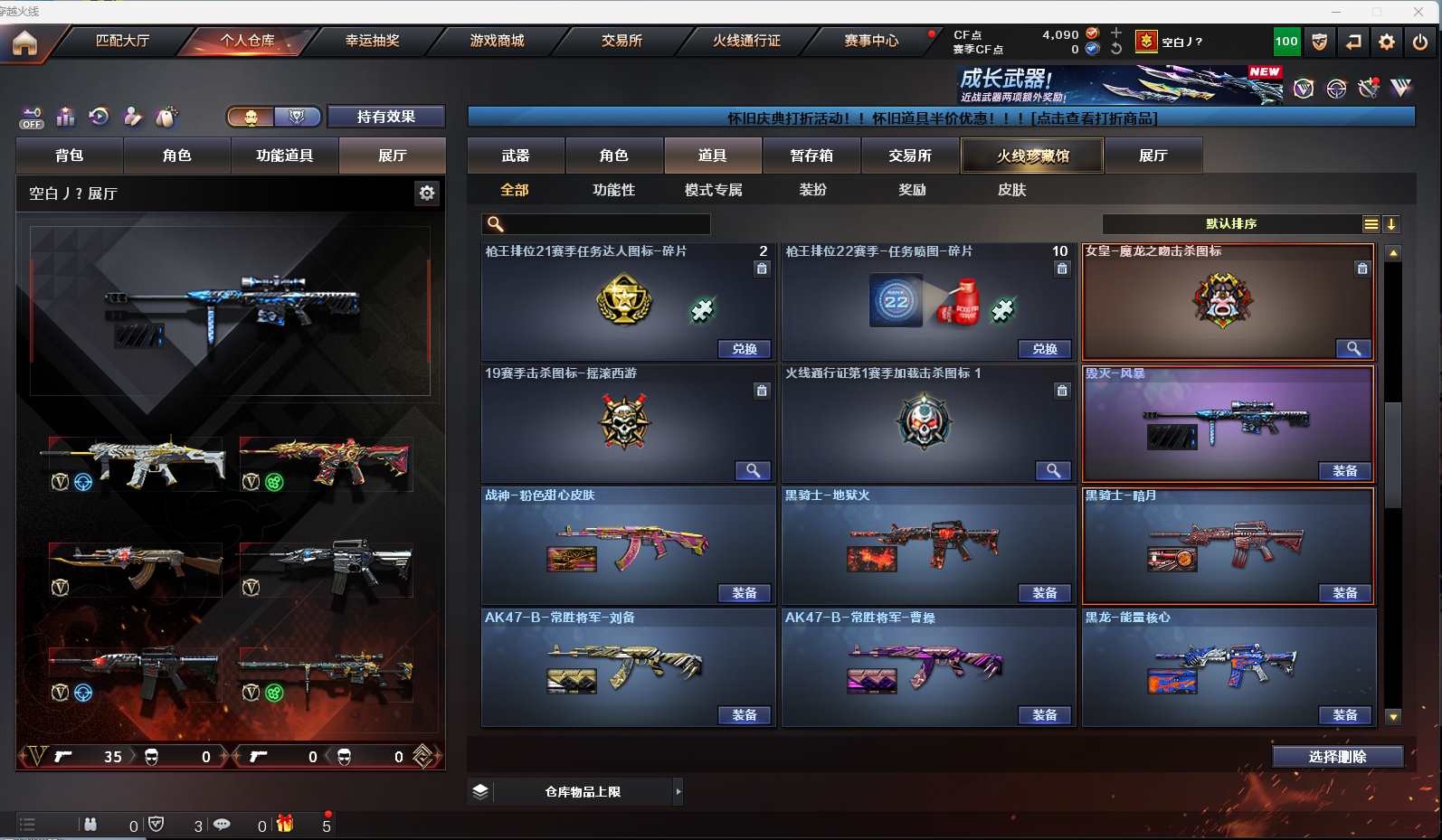Equip the 黑骑士-地狱火 weapon
Image resolution: width=1442 pixels, height=840 pixels.
pyautogui.click(x=1044, y=593)
